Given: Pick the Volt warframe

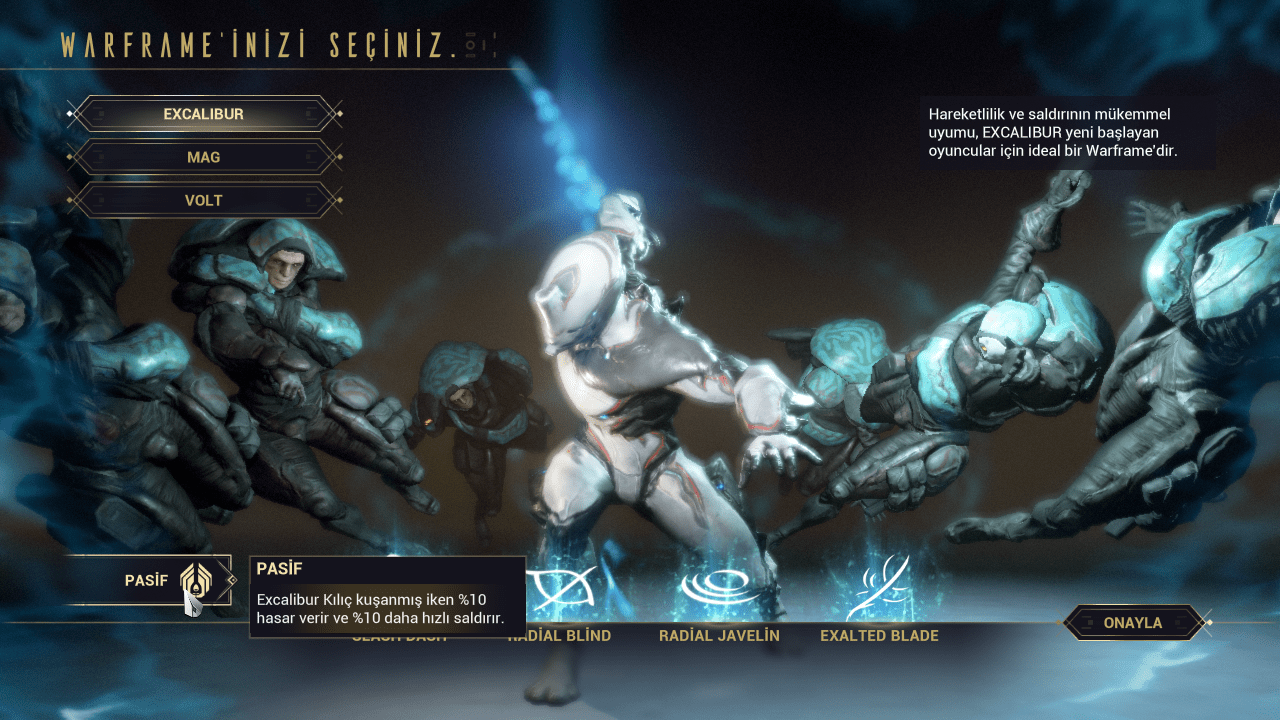Looking at the screenshot, I should (x=204, y=200).
